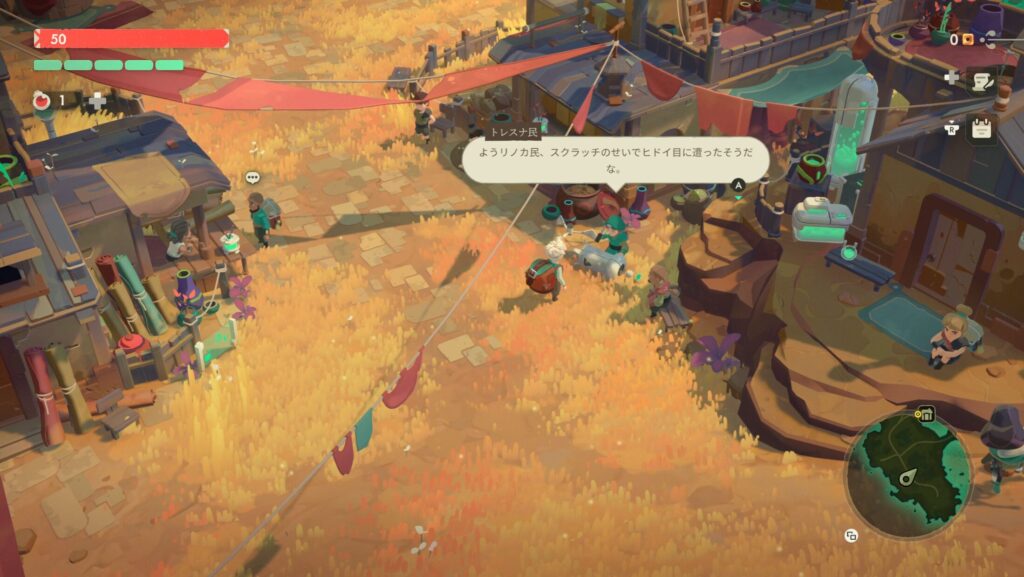Advance the speech bubble dialogue
This screenshot has width=1024, height=577.
click(739, 185)
